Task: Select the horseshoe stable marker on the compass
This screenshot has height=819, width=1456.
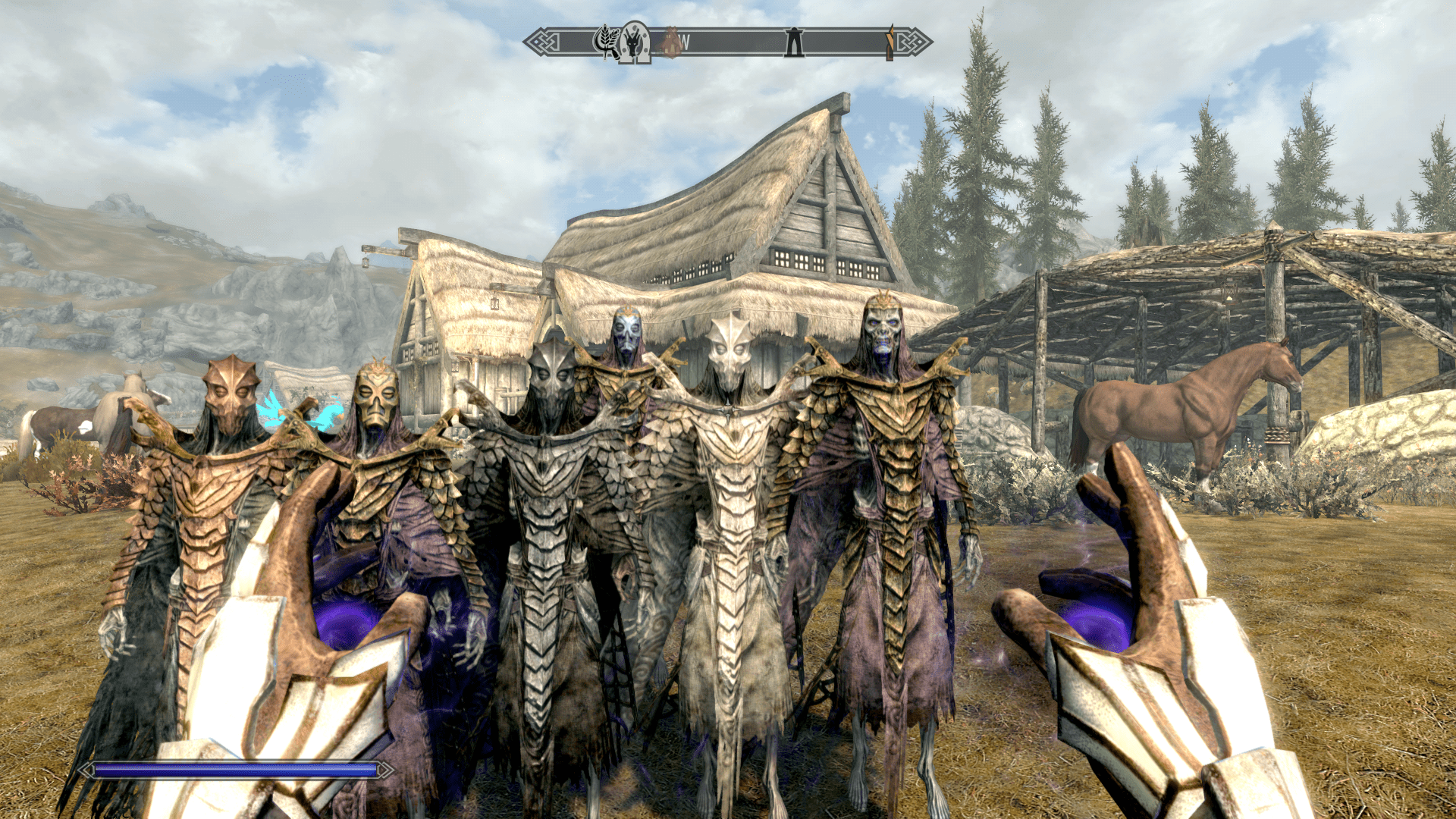Action: [634, 42]
